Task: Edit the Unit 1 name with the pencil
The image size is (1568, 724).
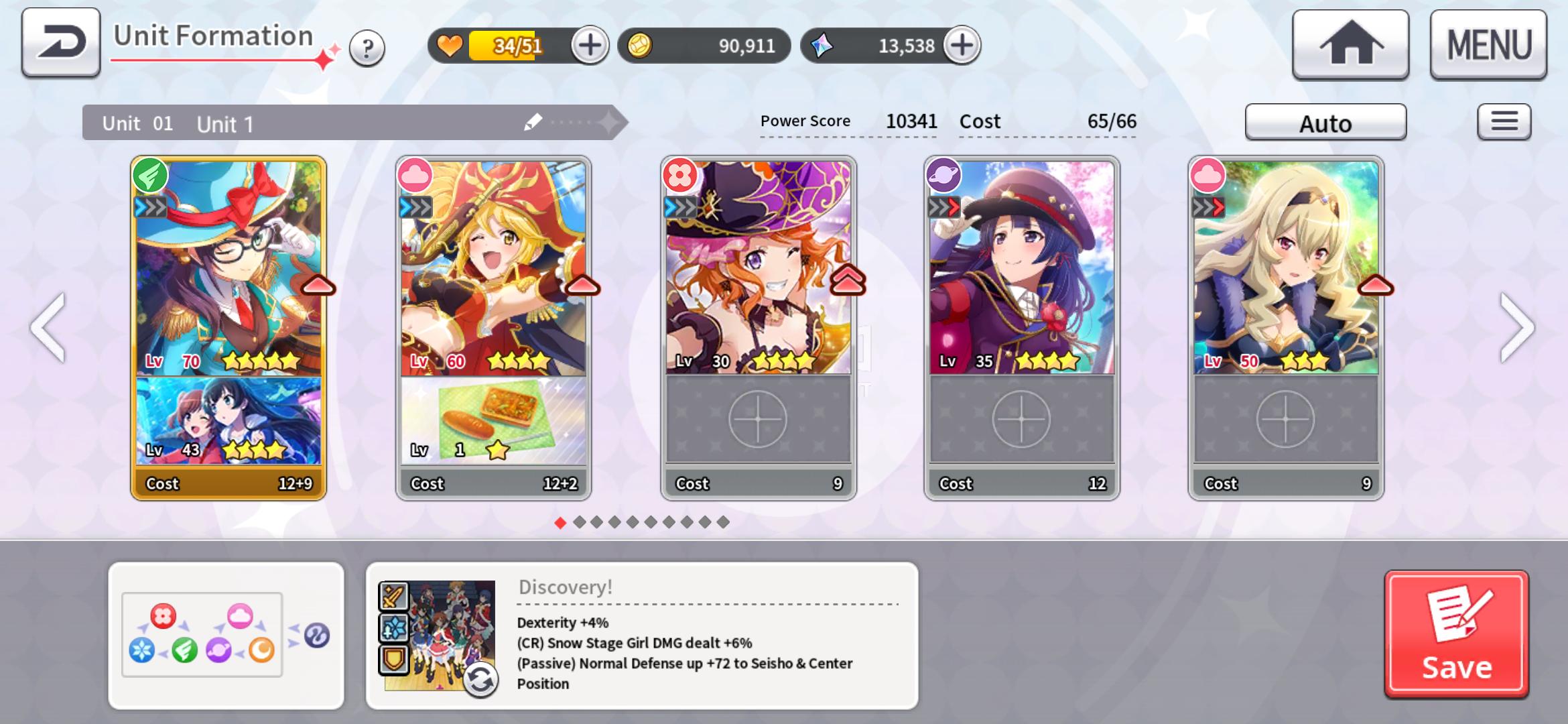Action: tap(533, 122)
